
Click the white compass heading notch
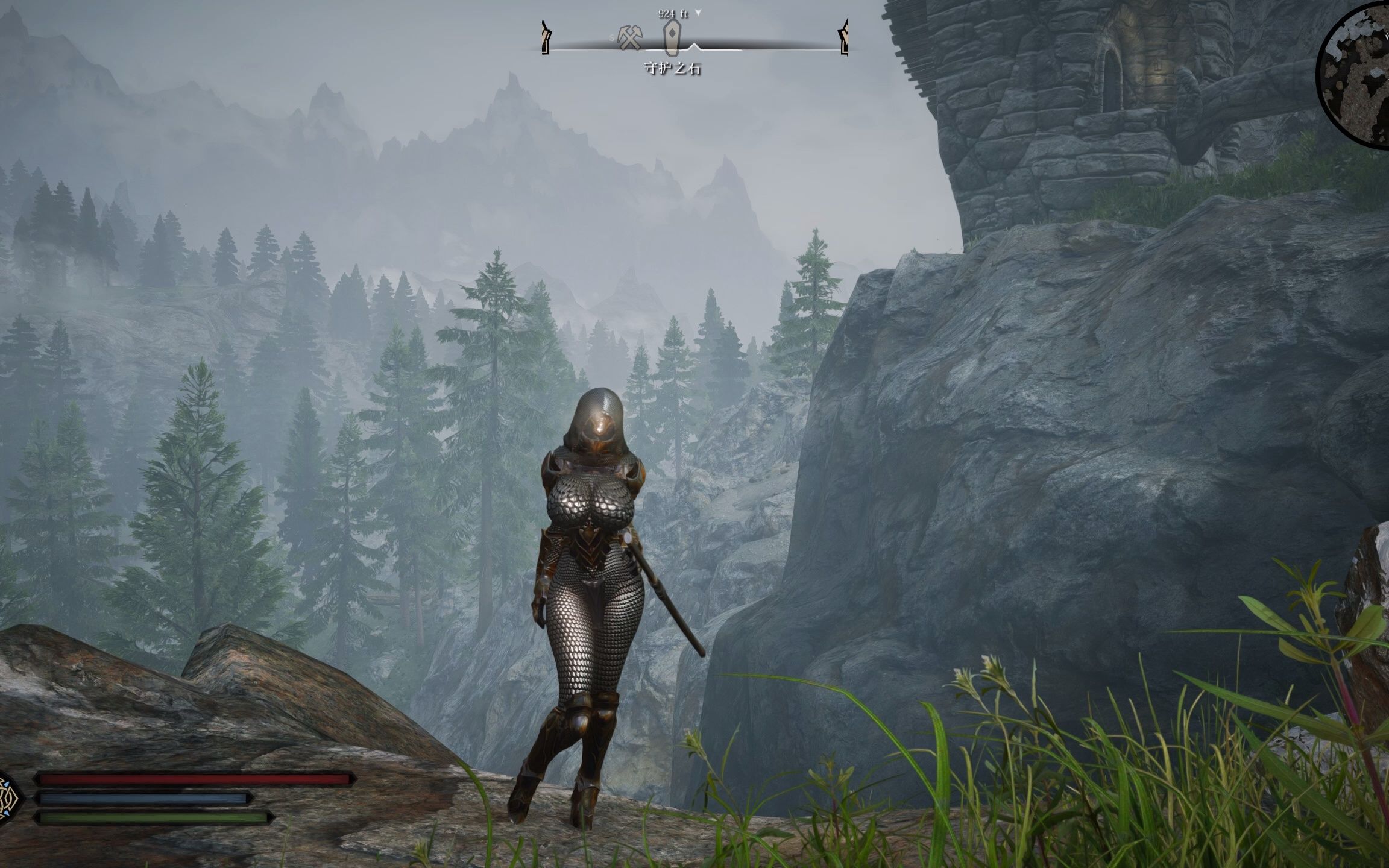coord(694,46)
